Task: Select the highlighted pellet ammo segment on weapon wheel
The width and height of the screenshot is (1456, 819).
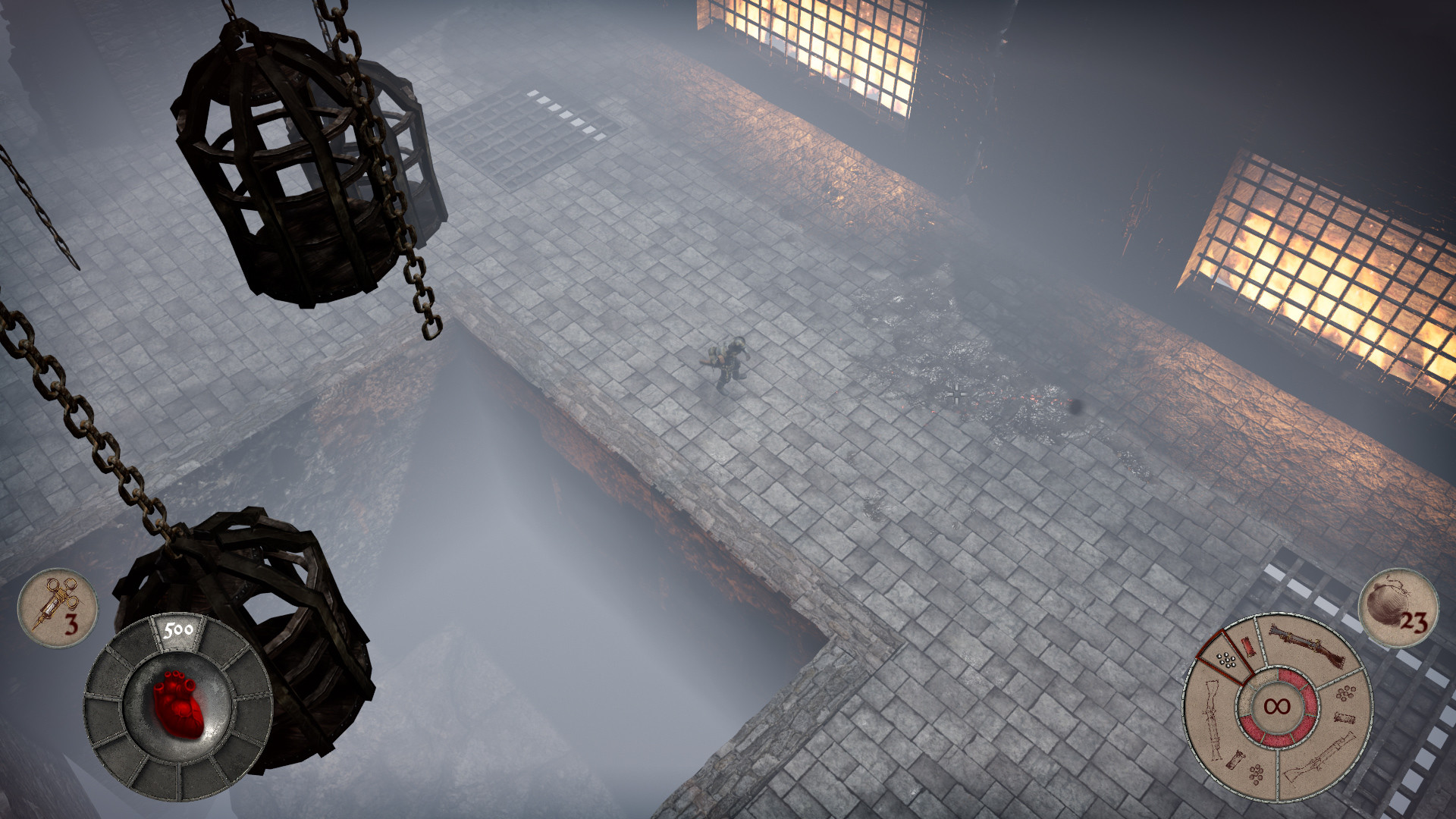Action: click(1225, 658)
